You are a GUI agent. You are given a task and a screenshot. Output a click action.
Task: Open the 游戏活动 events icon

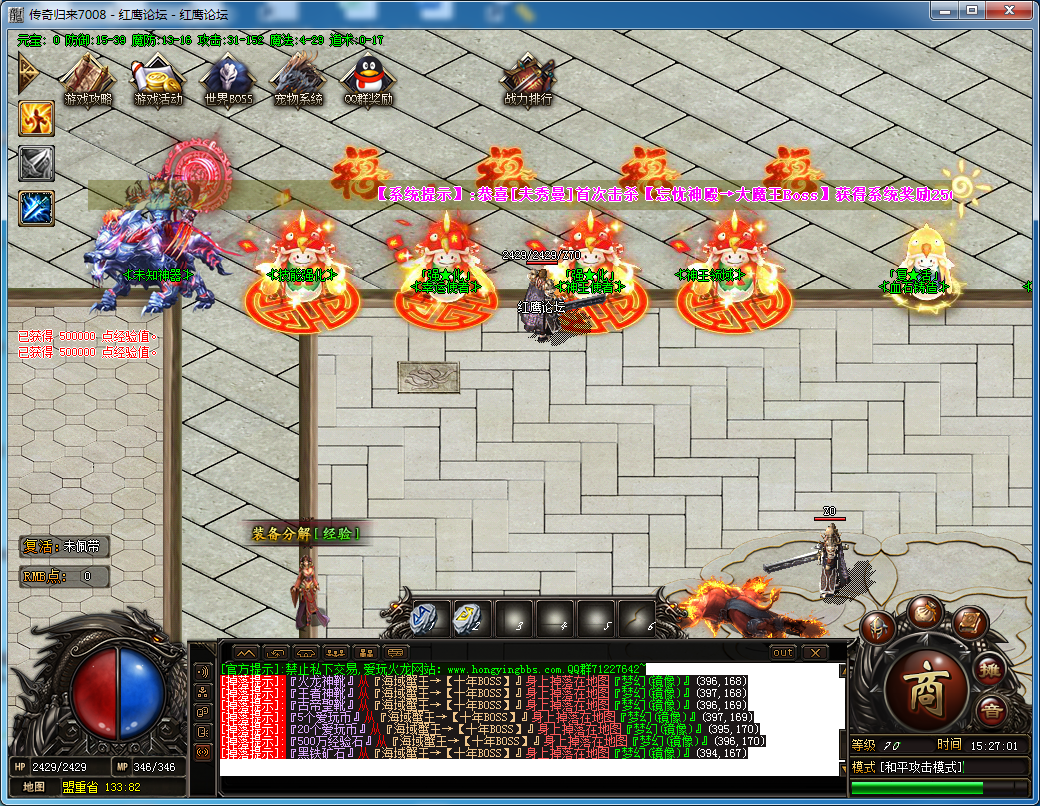click(x=158, y=77)
